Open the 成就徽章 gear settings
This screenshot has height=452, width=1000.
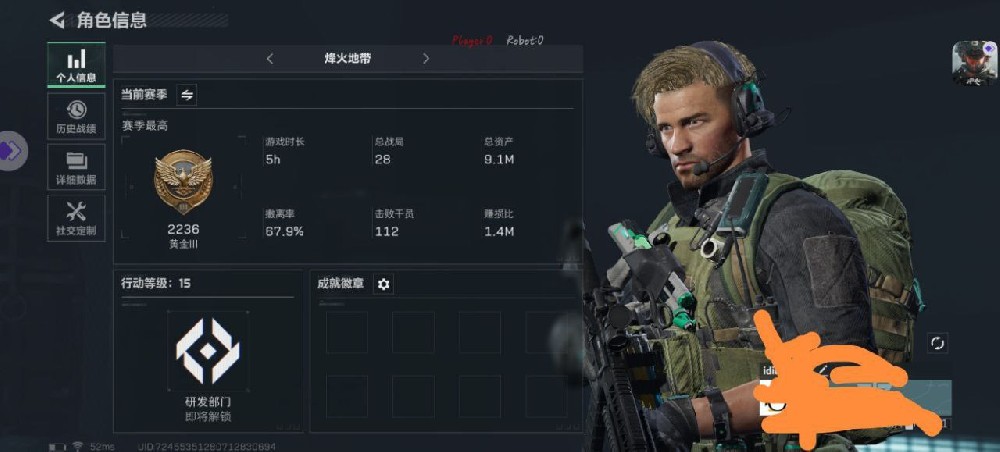pyautogui.click(x=383, y=284)
